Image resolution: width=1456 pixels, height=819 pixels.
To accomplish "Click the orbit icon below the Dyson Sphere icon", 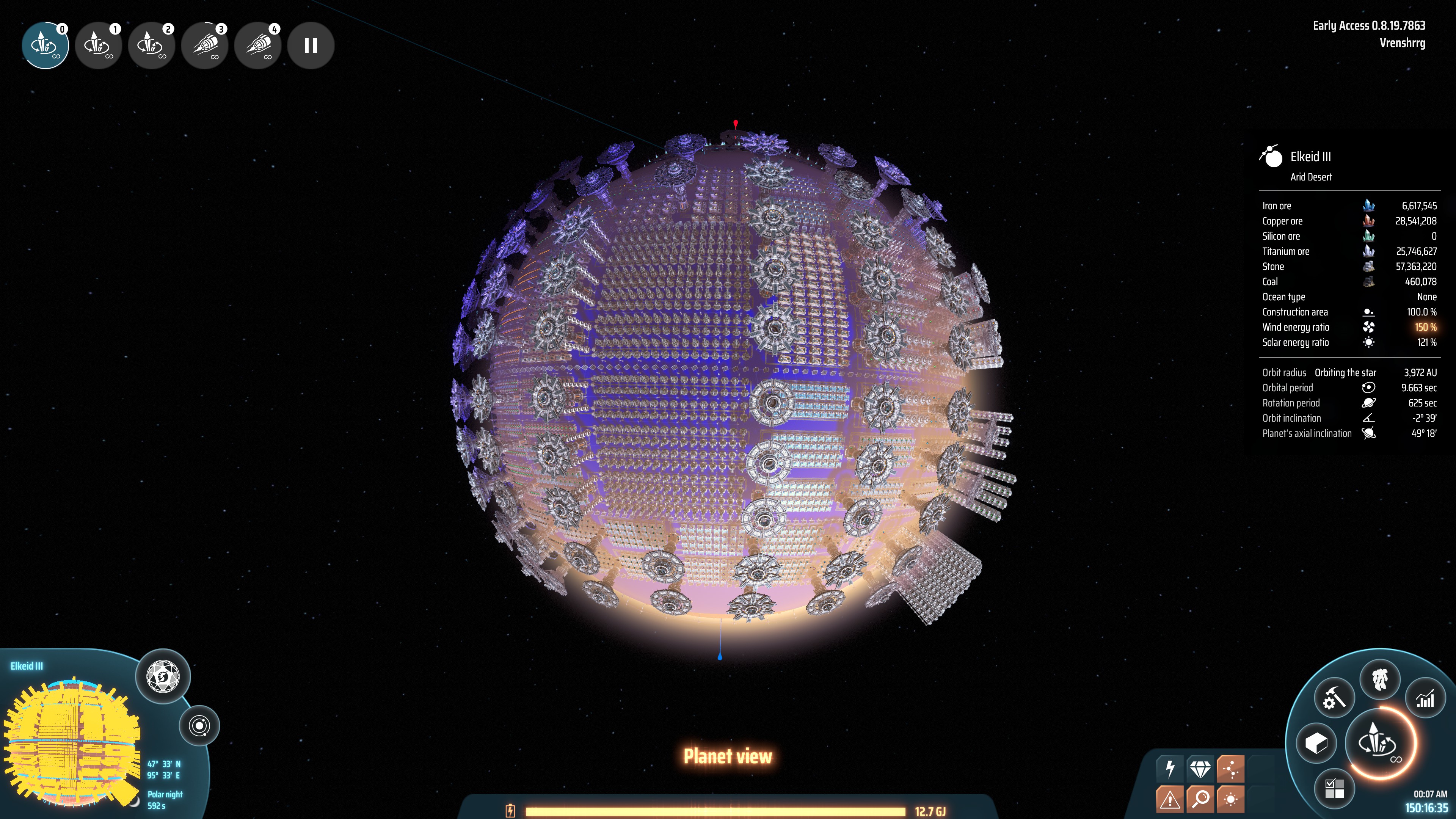I will click(199, 726).
